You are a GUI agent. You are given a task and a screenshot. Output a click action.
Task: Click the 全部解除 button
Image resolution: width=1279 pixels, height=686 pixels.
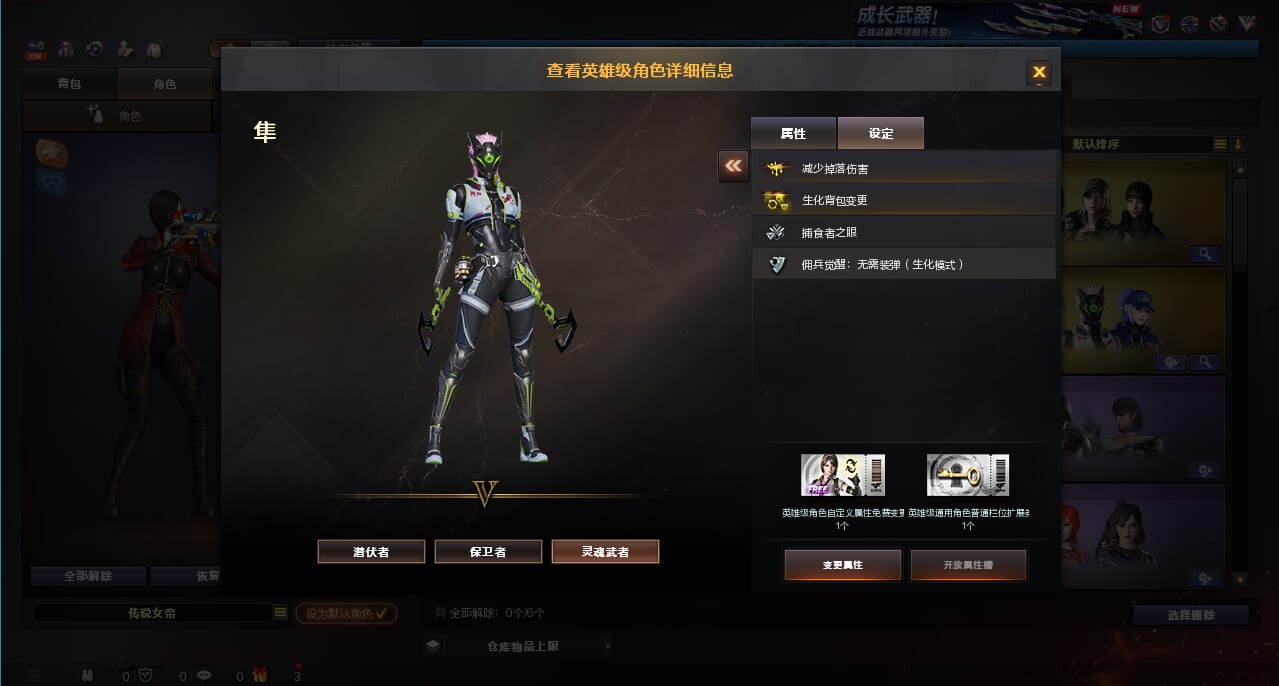click(x=88, y=576)
